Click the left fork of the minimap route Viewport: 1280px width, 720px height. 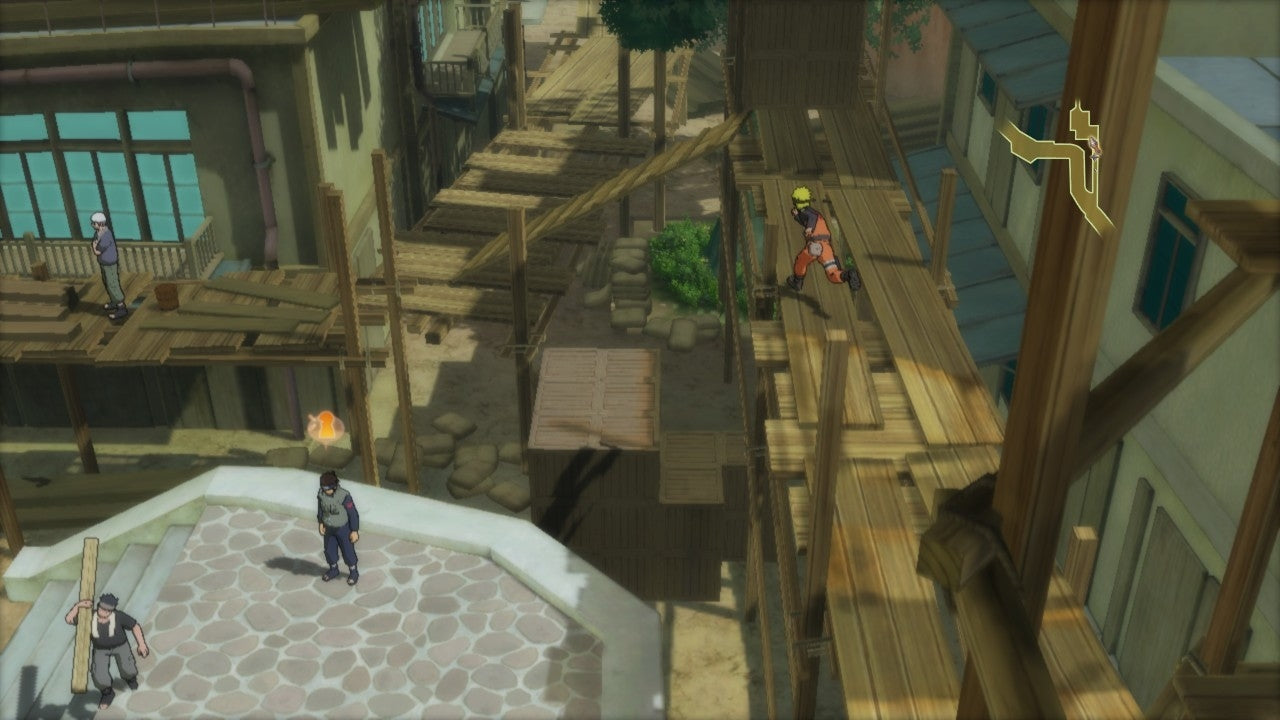coord(1015,140)
